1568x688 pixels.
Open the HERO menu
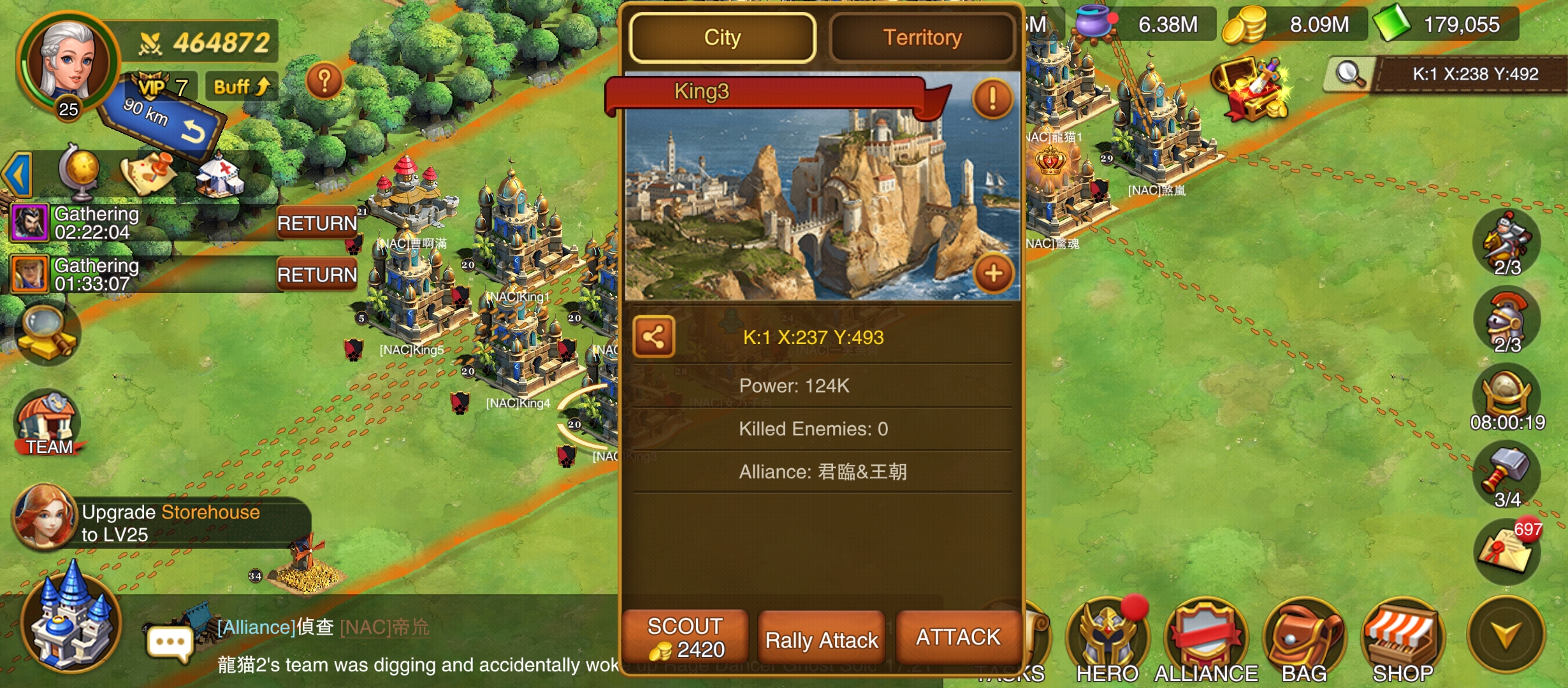[x=1107, y=640]
